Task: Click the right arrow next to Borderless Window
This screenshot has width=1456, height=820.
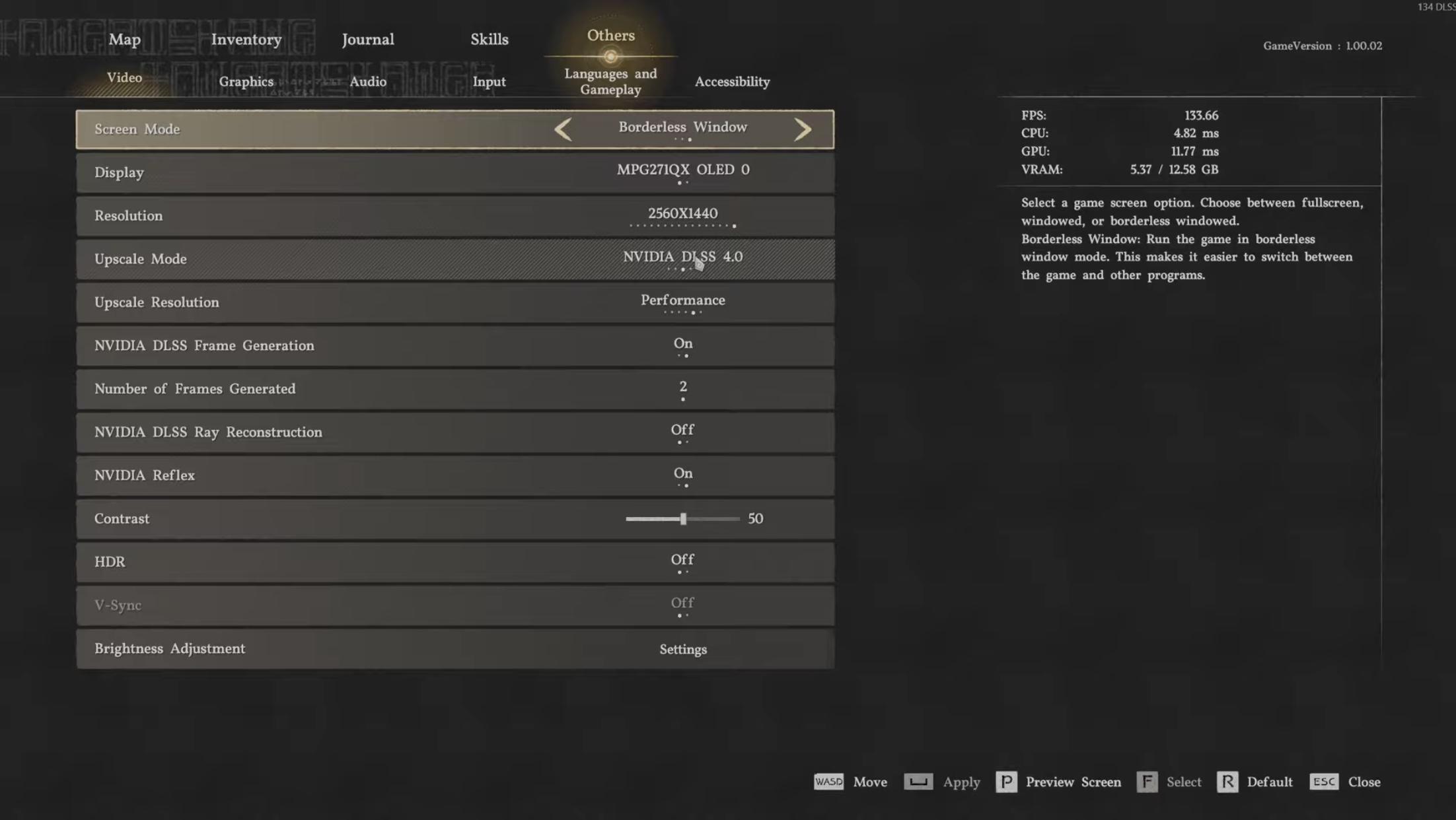Action: (803, 129)
